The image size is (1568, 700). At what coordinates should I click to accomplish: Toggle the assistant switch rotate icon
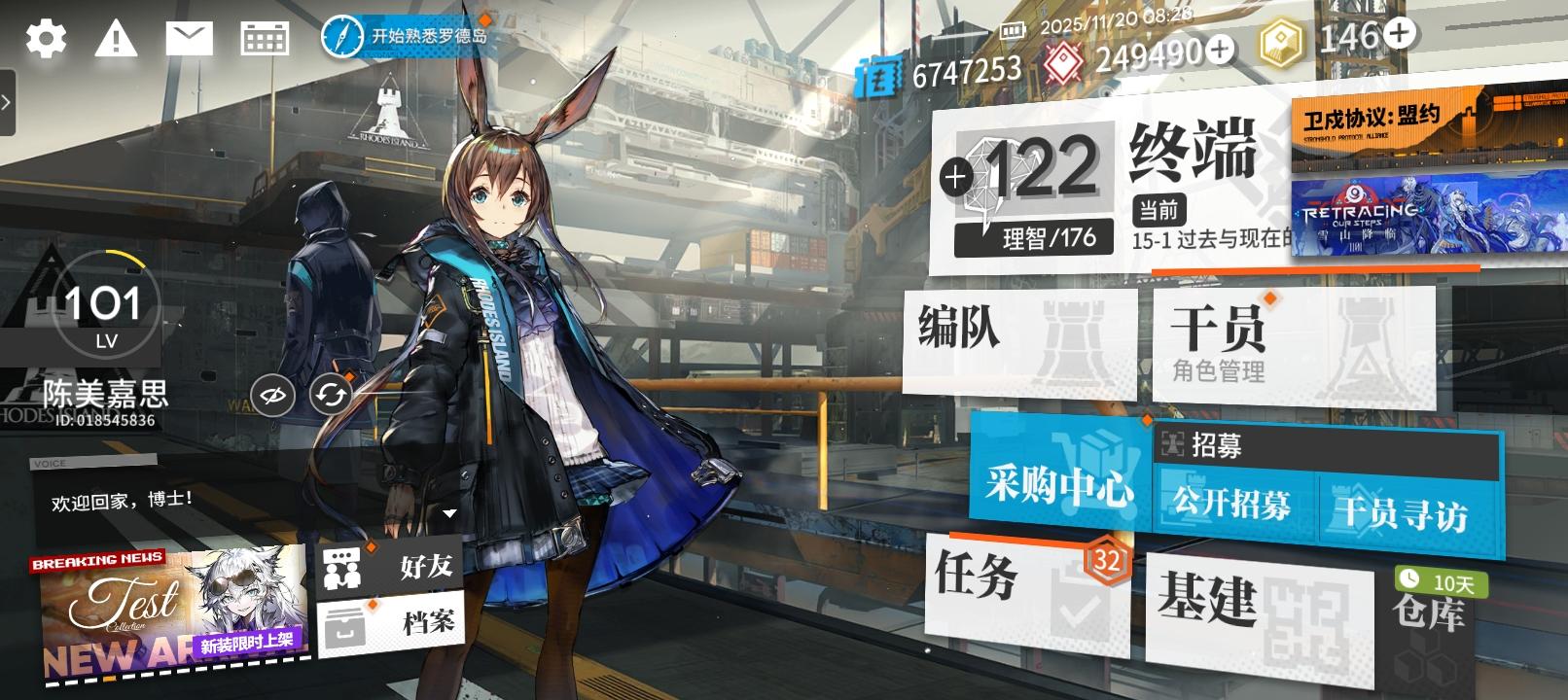(330, 395)
